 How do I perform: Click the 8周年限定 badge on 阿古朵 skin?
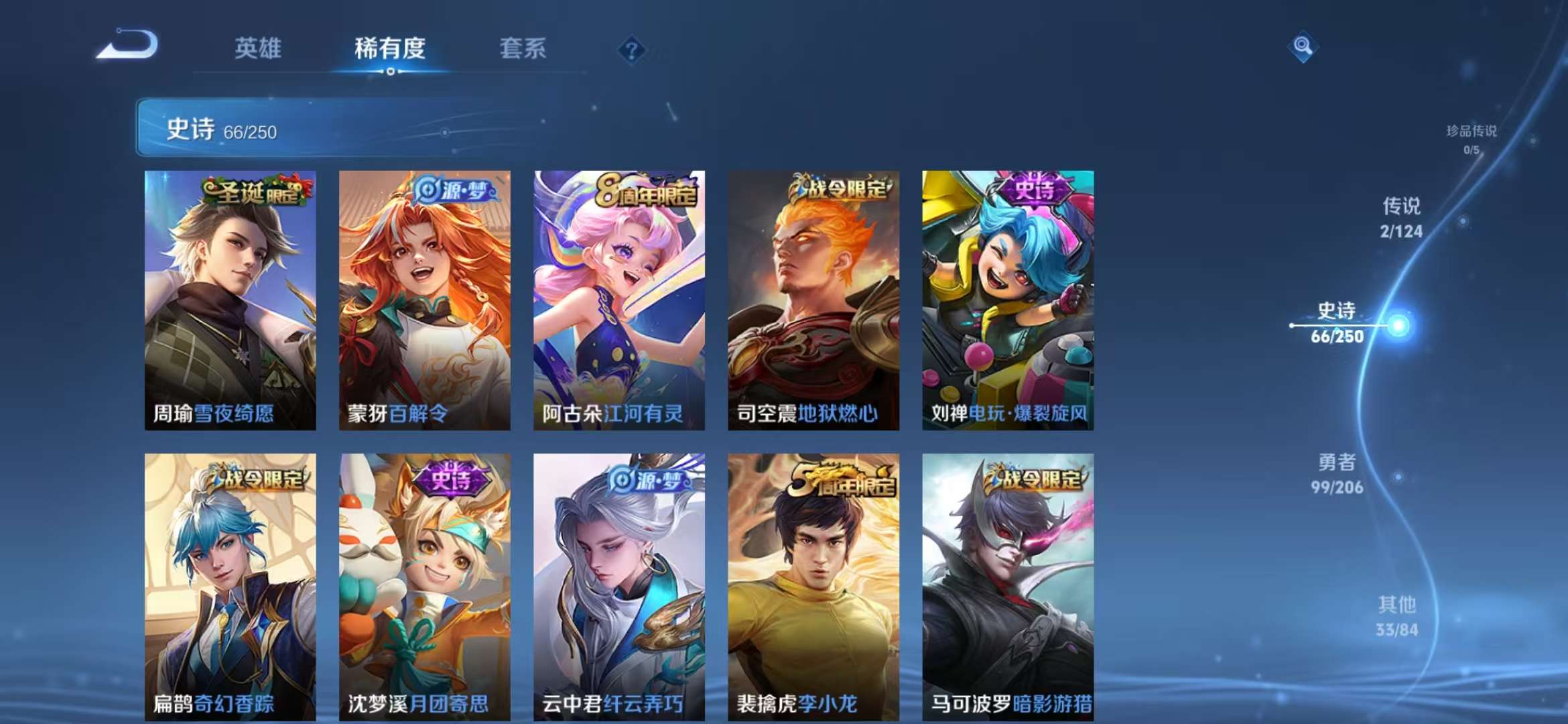(x=646, y=192)
